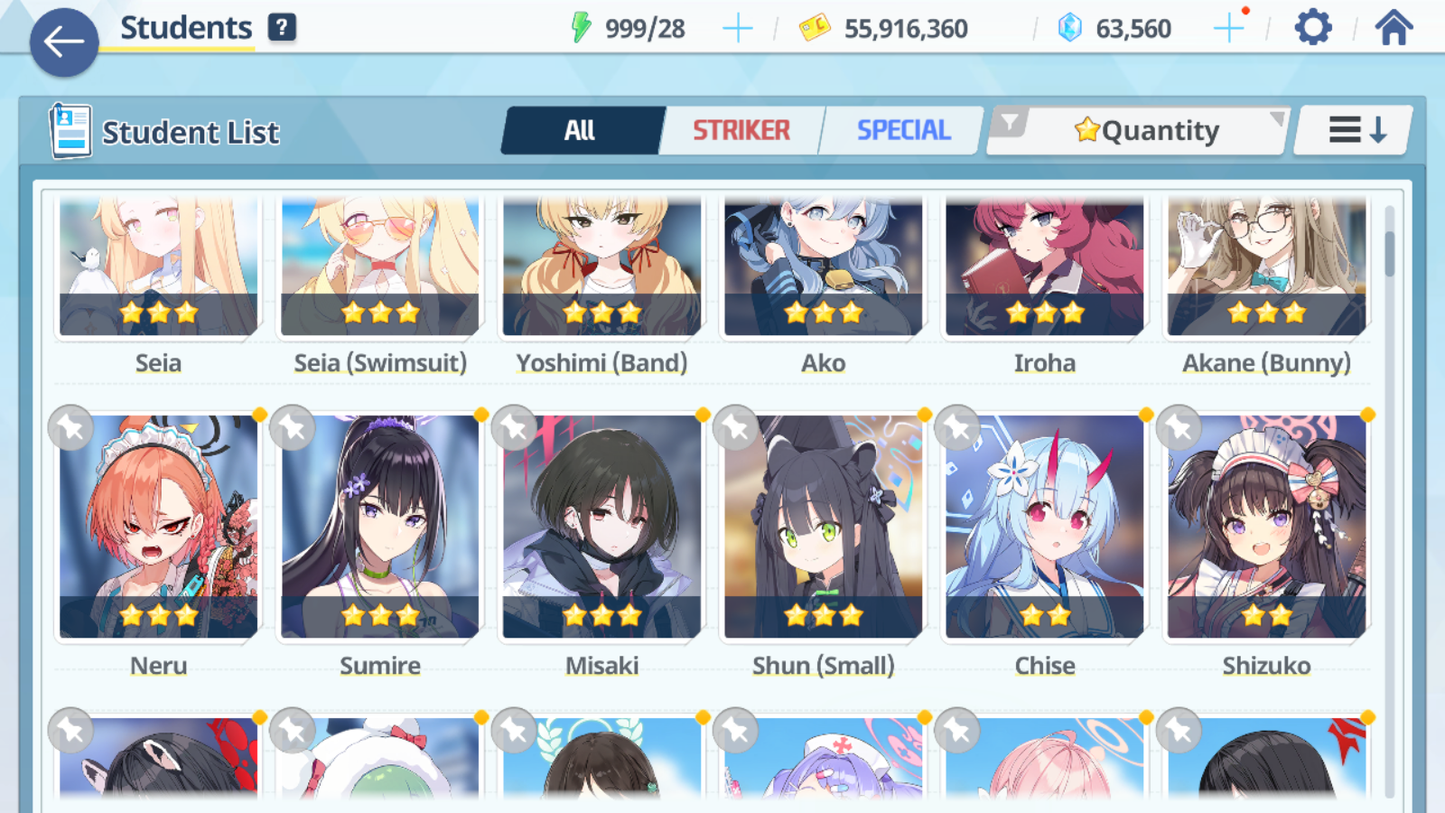Screen dimensions: 1445x813
Task: Open the Quantity sort dropdown
Action: pos(1138,129)
